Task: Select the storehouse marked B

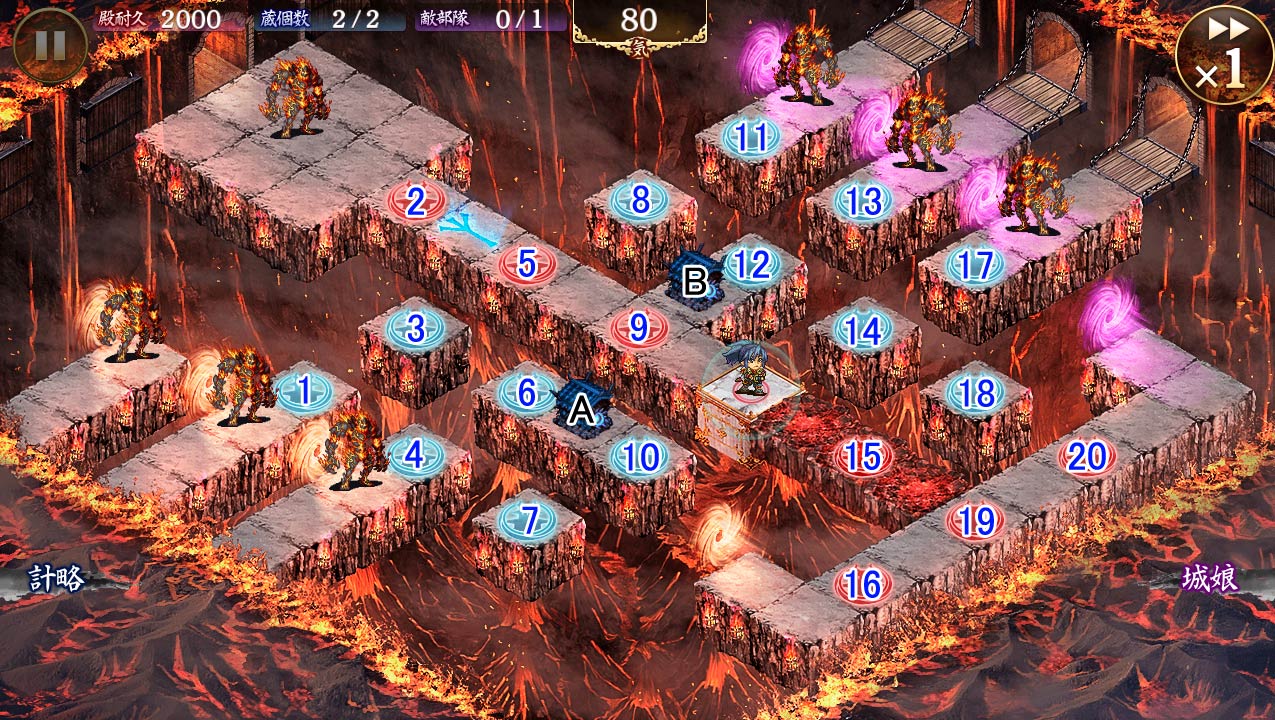Action: [x=694, y=279]
